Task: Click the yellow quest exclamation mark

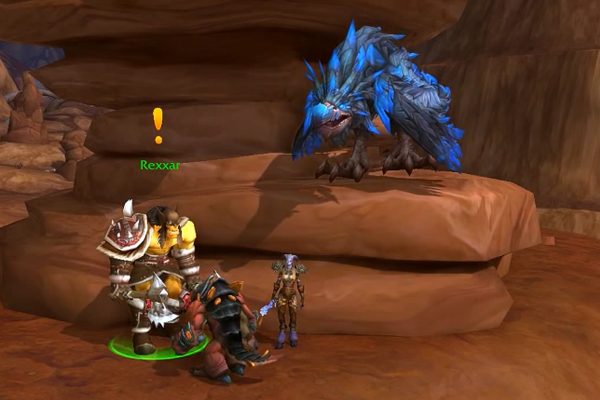Action: [157, 125]
